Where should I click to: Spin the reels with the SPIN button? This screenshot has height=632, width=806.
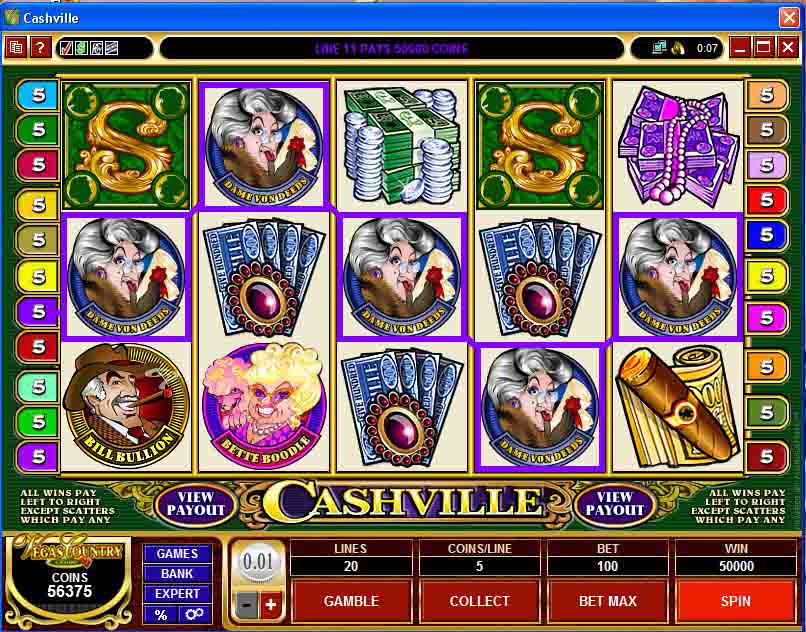point(736,601)
